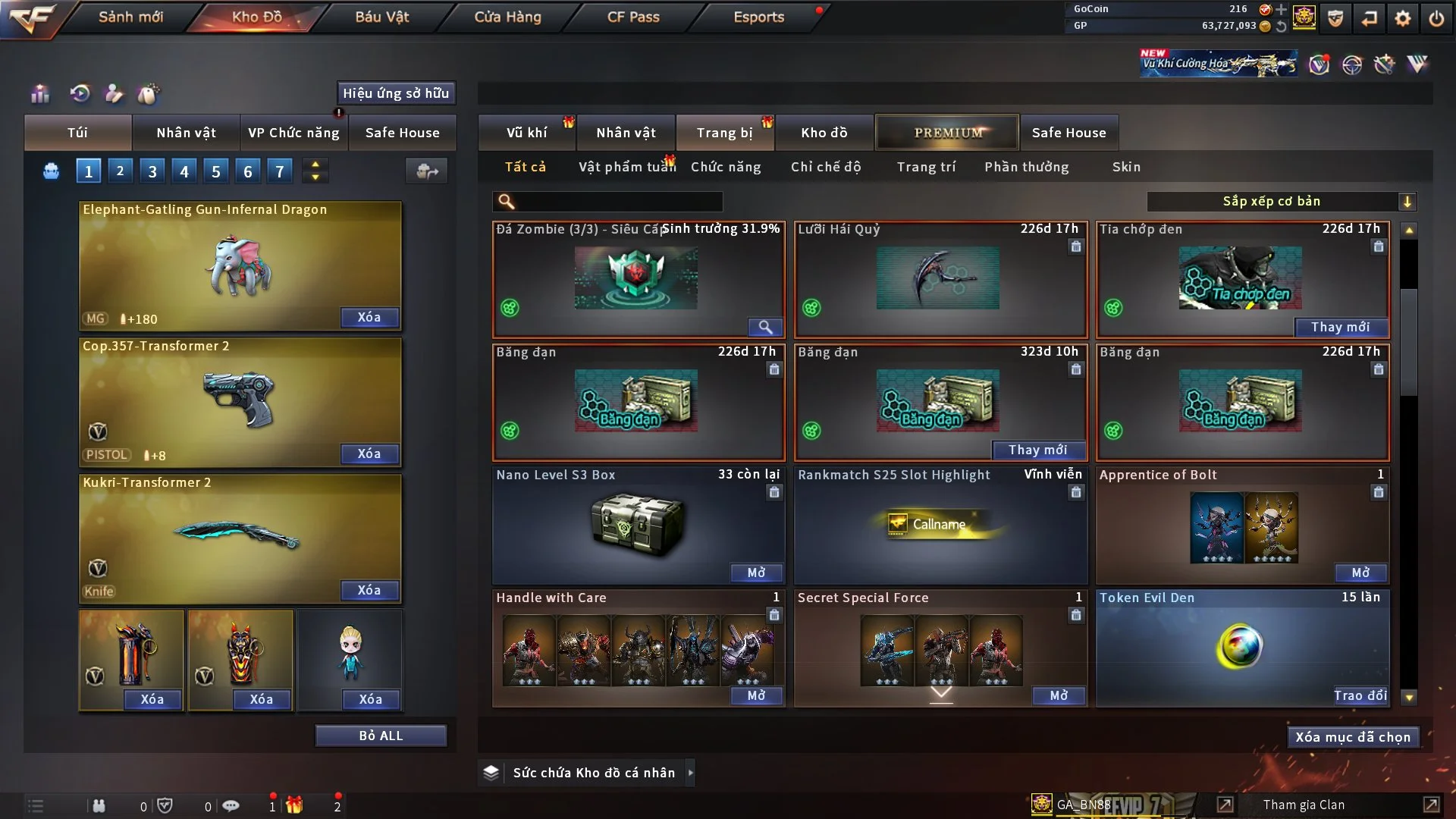Choose bag page number 3
This screenshot has width=1456, height=819.
tap(152, 171)
